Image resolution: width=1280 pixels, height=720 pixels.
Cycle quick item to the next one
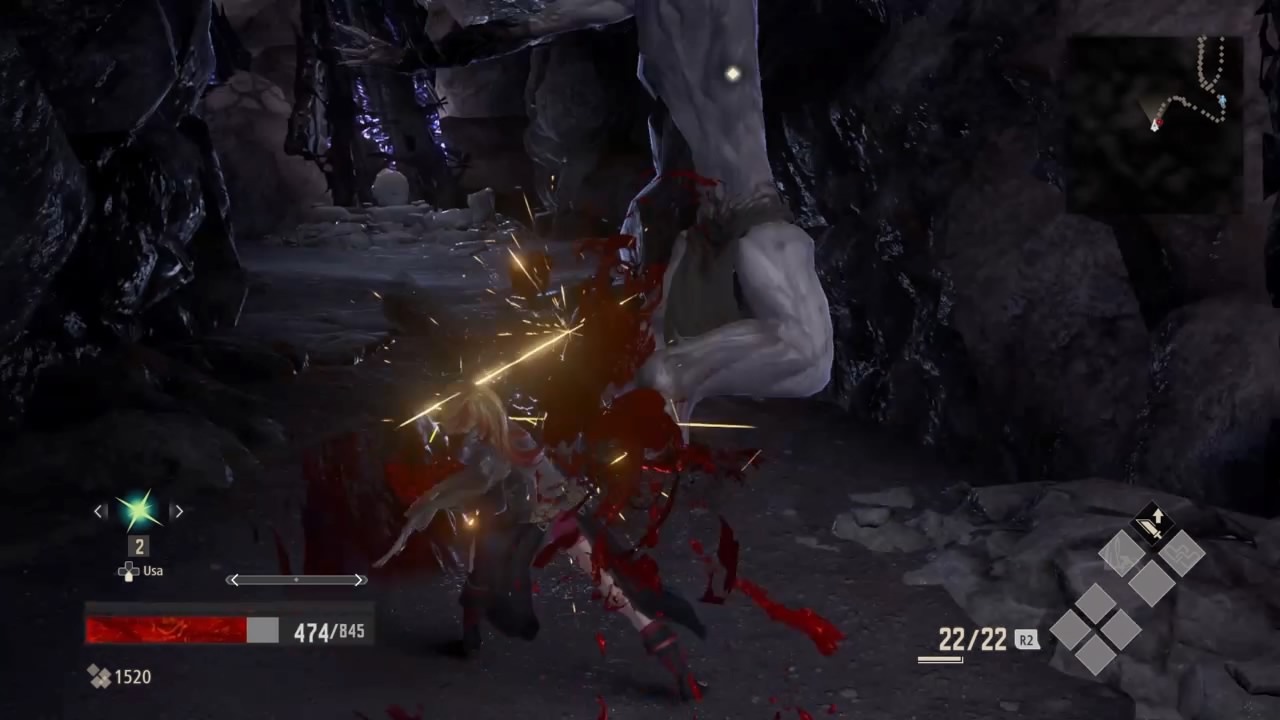(177, 511)
